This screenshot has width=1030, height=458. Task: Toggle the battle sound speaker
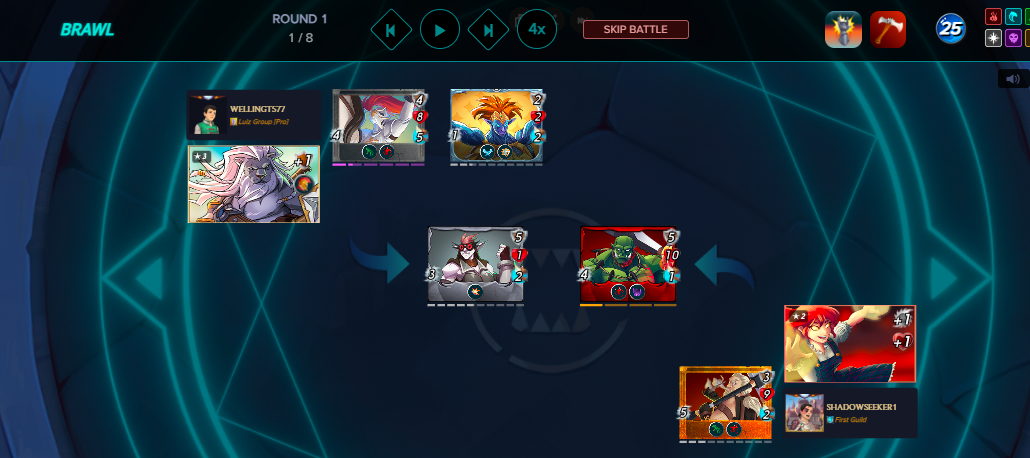pos(1012,79)
